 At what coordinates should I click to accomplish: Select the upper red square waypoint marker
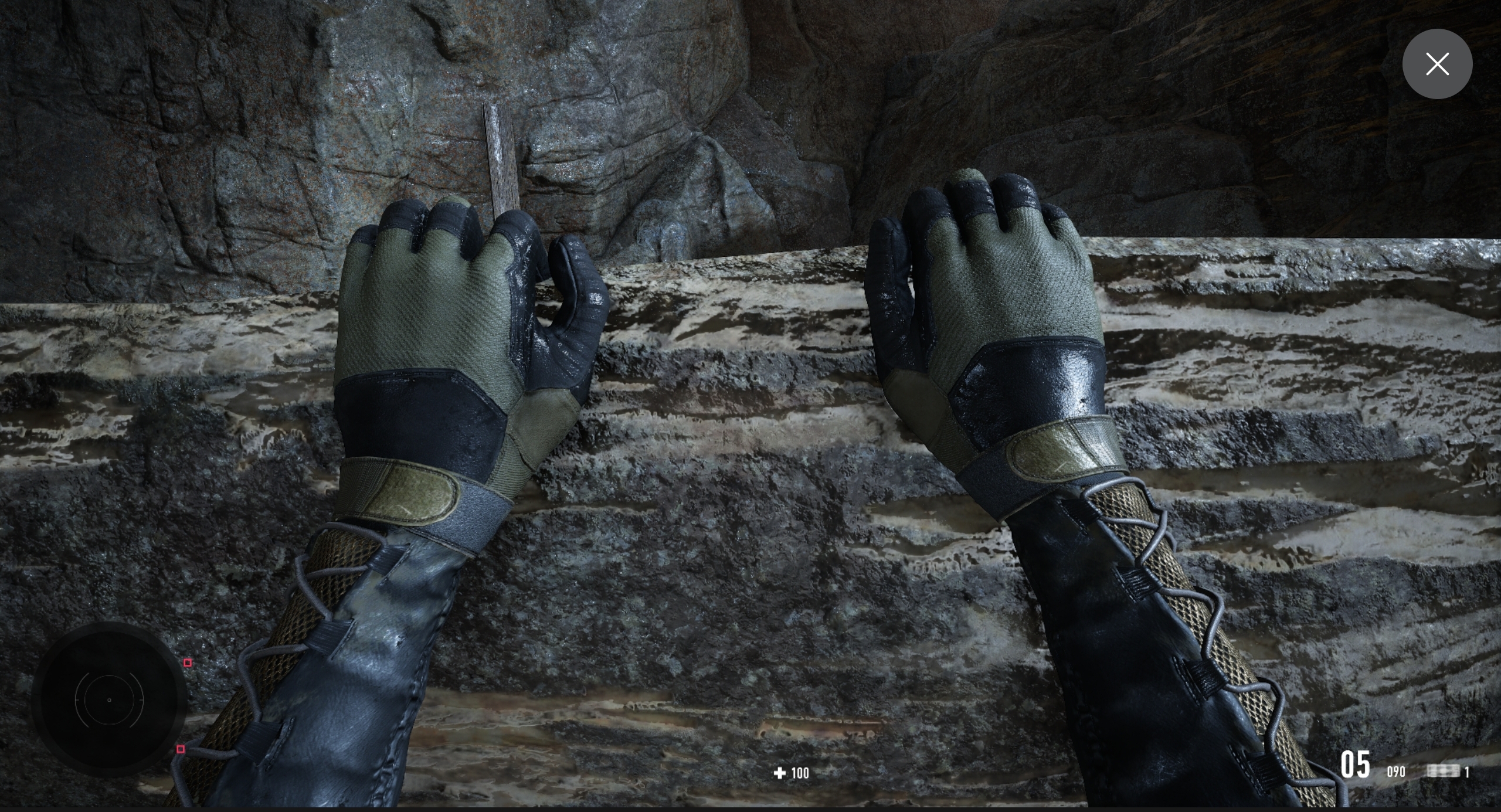[188, 662]
